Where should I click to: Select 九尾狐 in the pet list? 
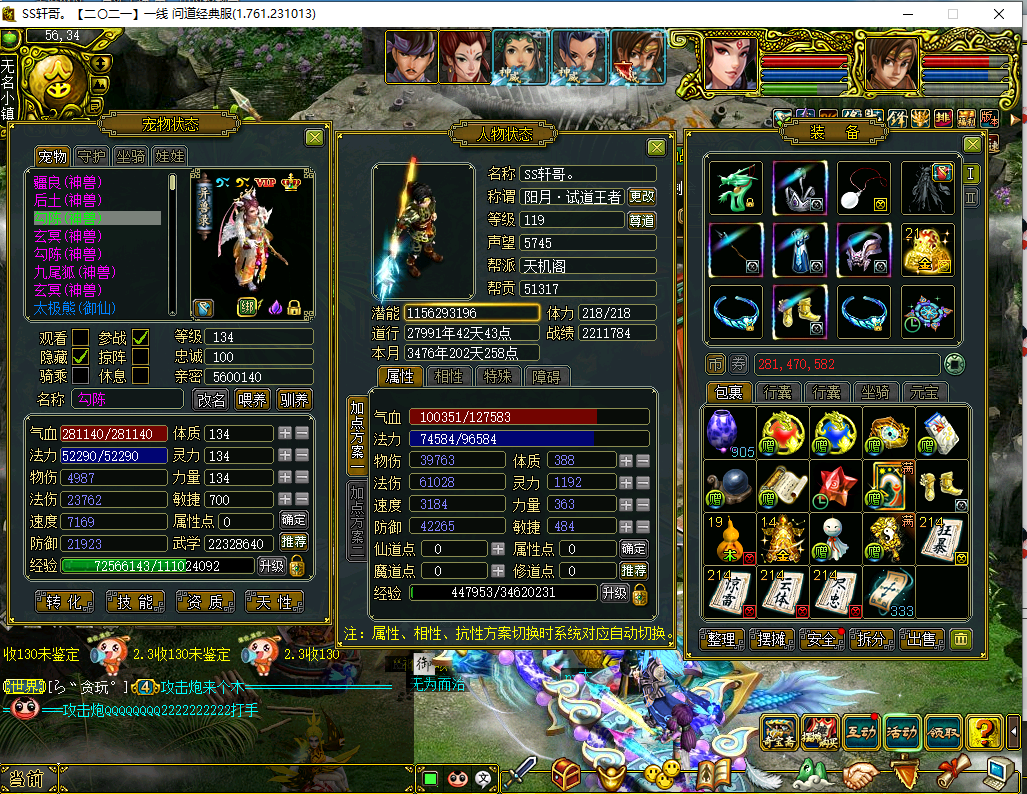[66, 272]
